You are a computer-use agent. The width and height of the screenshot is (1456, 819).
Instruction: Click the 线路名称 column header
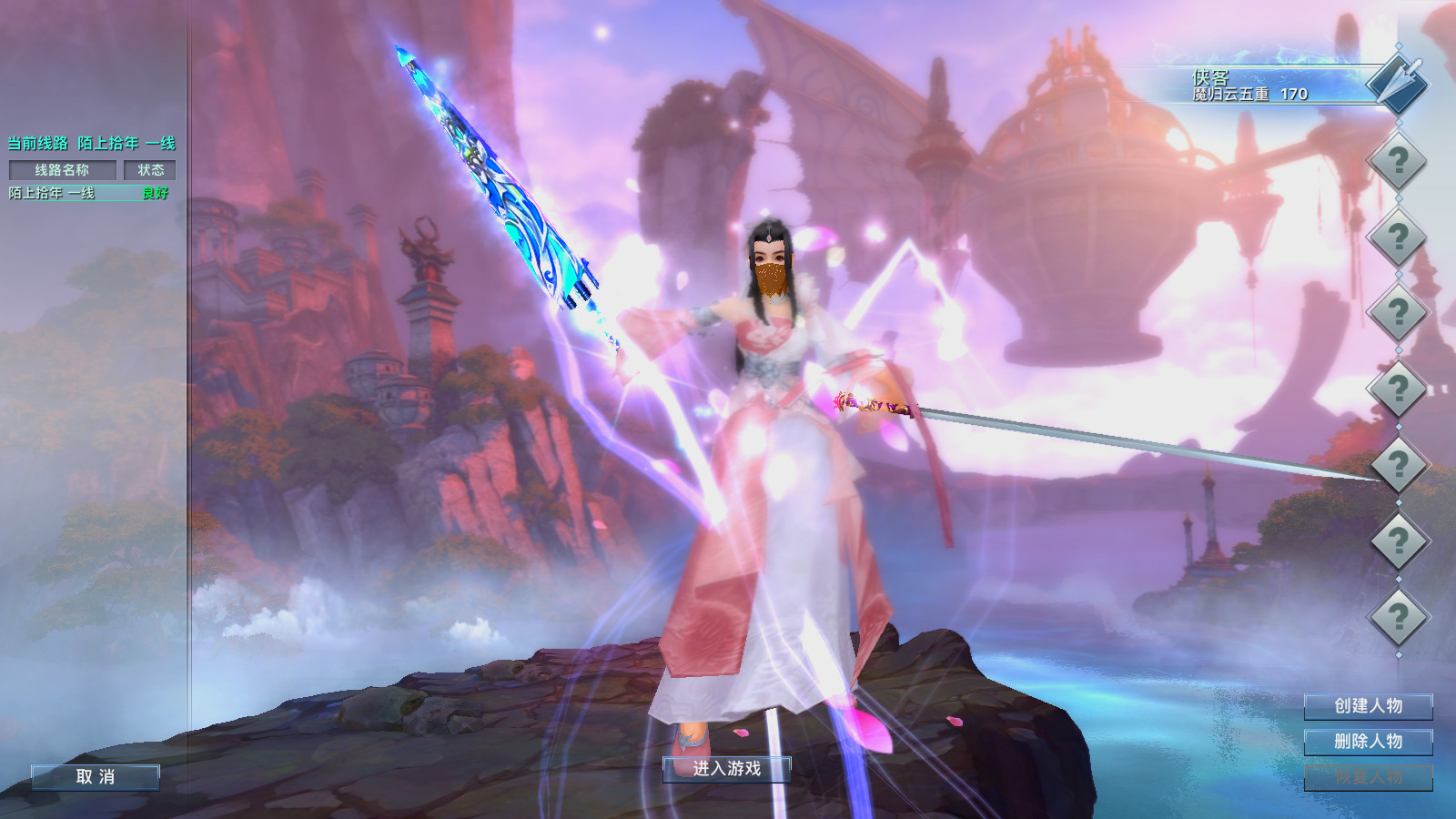(62, 170)
